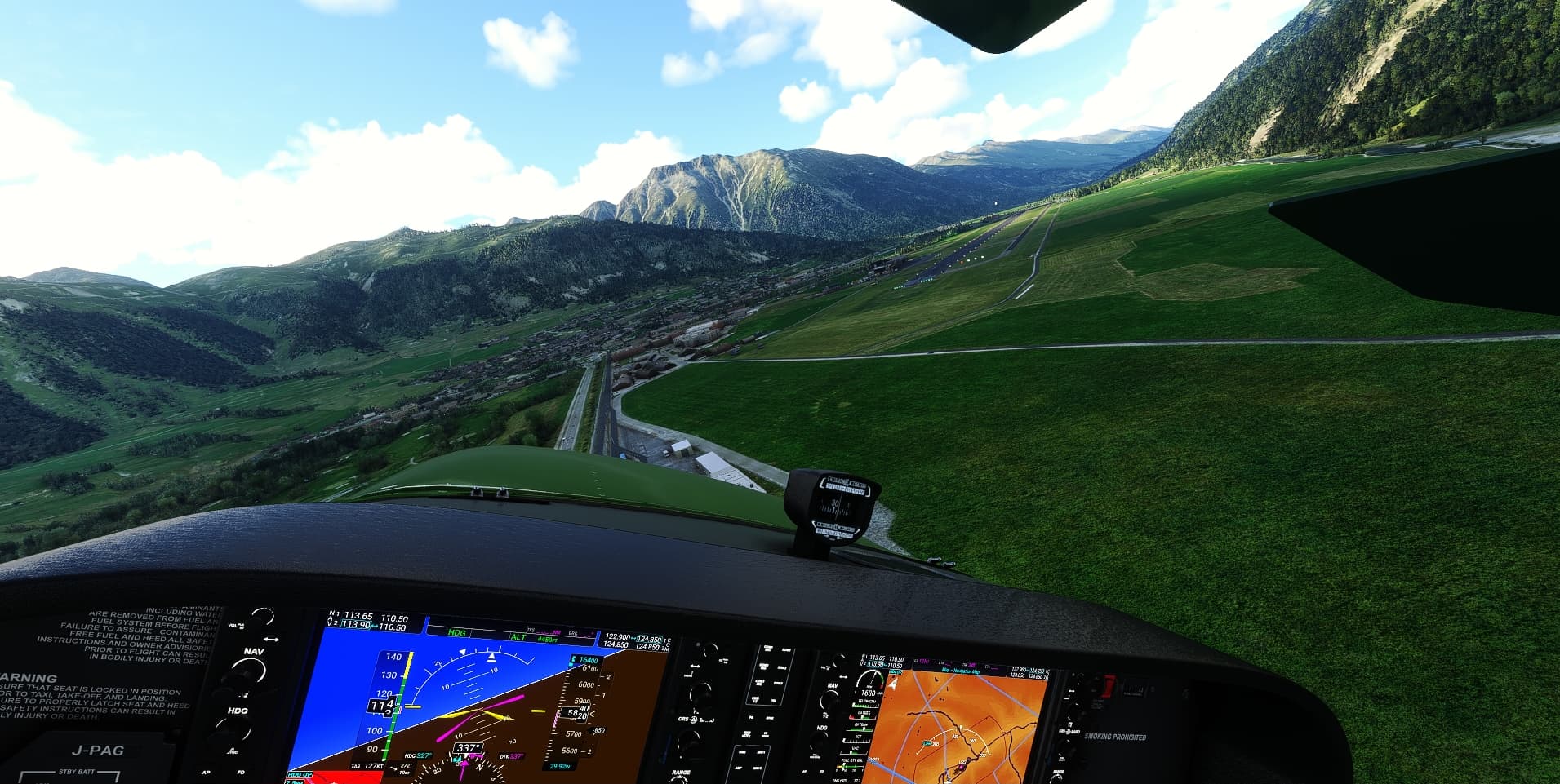
Task: Click the standby NAV frequency 113.90
Action: 357,626
